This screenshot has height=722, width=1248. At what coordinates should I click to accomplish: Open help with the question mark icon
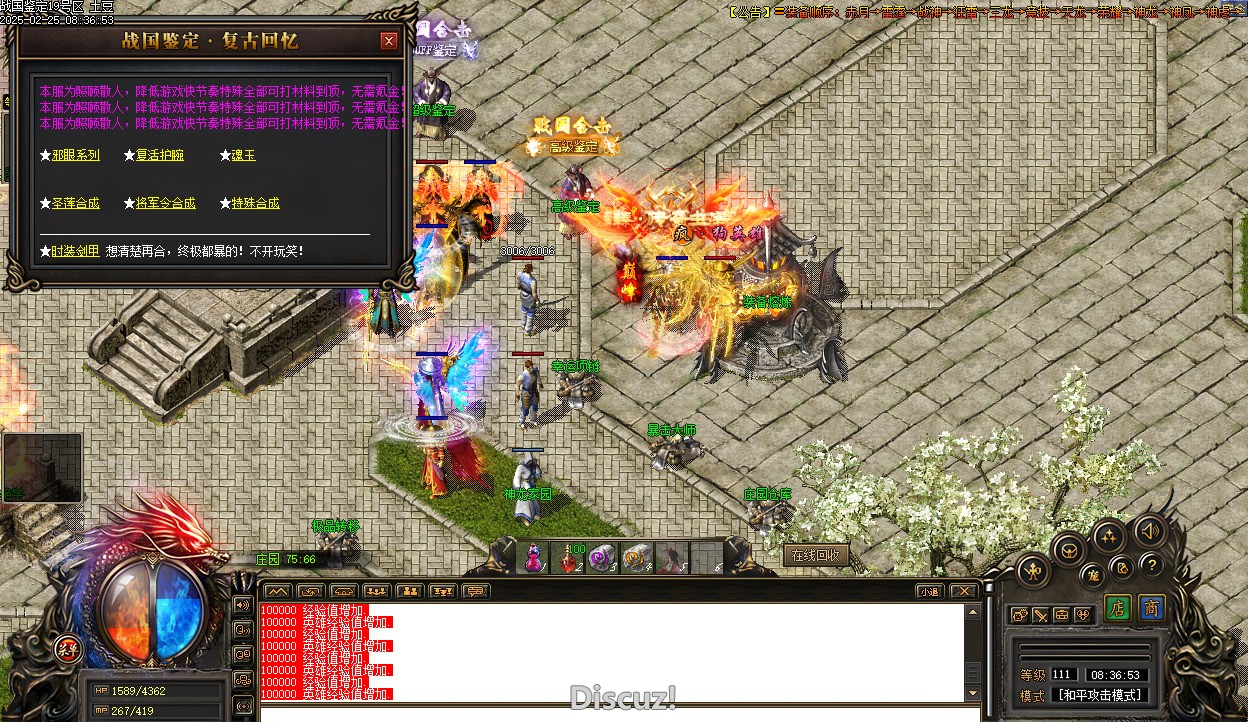coord(1152,565)
